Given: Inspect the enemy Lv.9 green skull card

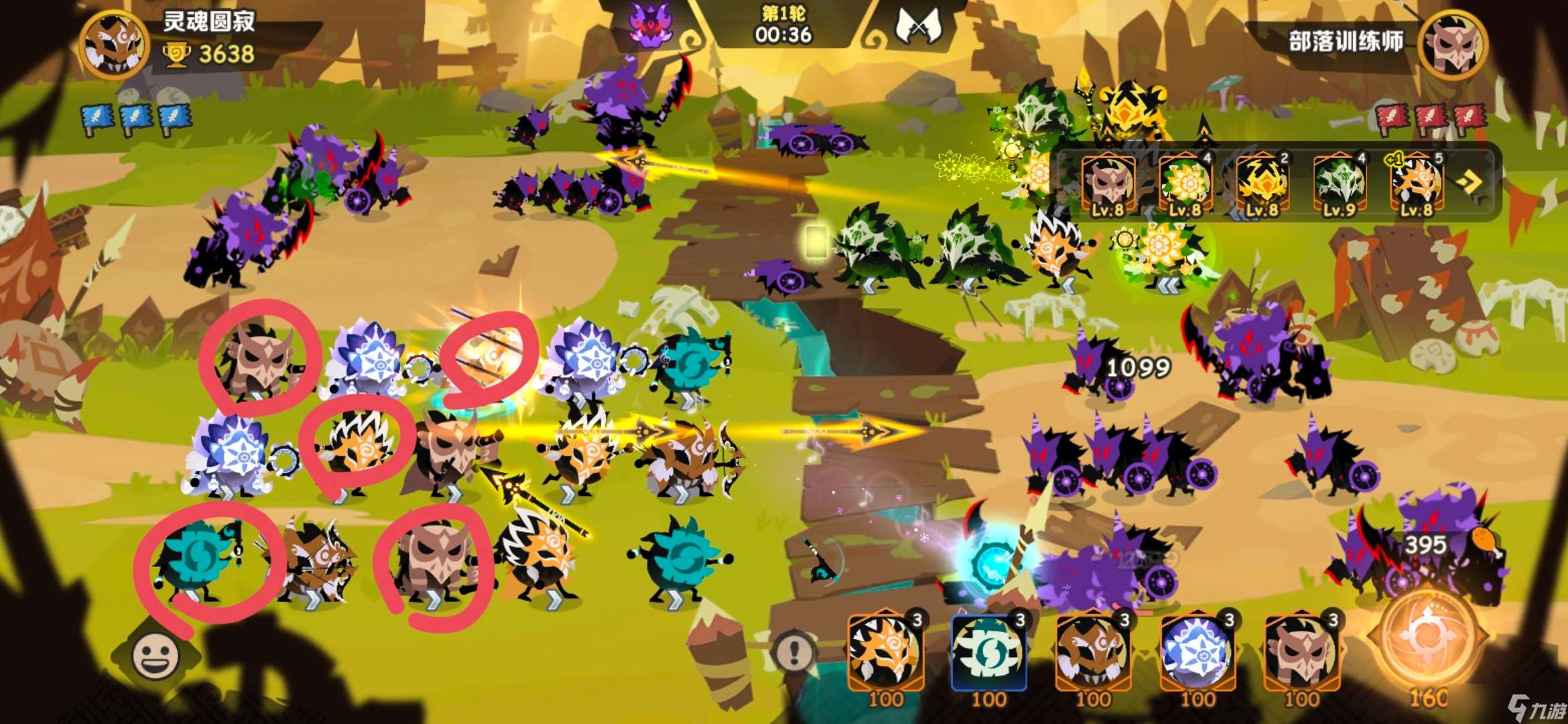Looking at the screenshot, I should pyautogui.click(x=1339, y=184).
